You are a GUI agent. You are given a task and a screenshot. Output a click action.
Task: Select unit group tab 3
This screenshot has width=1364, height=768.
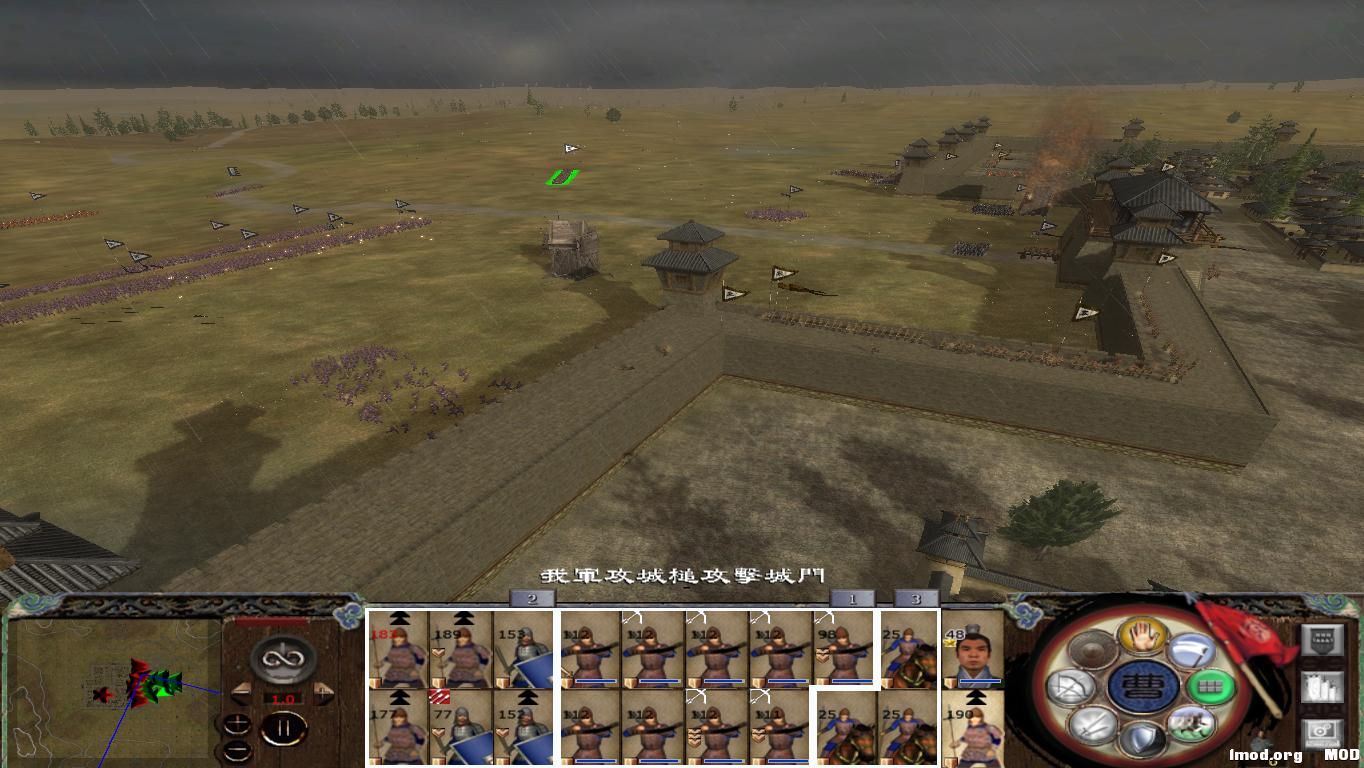tap(915, 598)
